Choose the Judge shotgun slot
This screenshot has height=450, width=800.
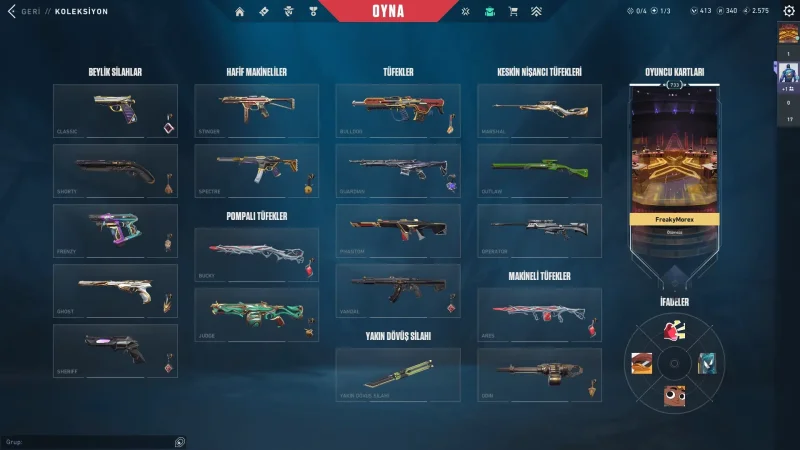tap(256, 314)
